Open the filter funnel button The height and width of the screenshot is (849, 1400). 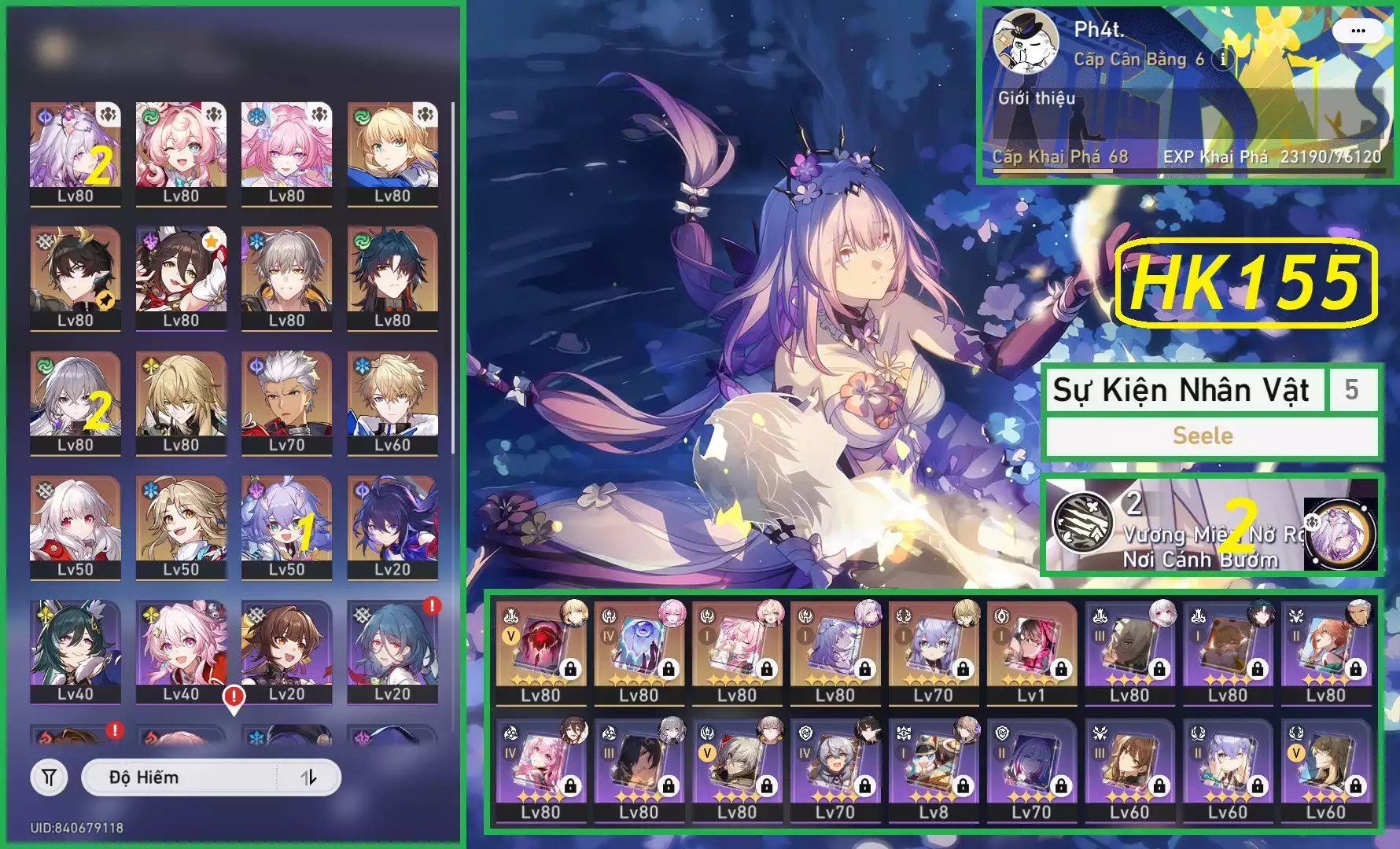pos(49,777)
